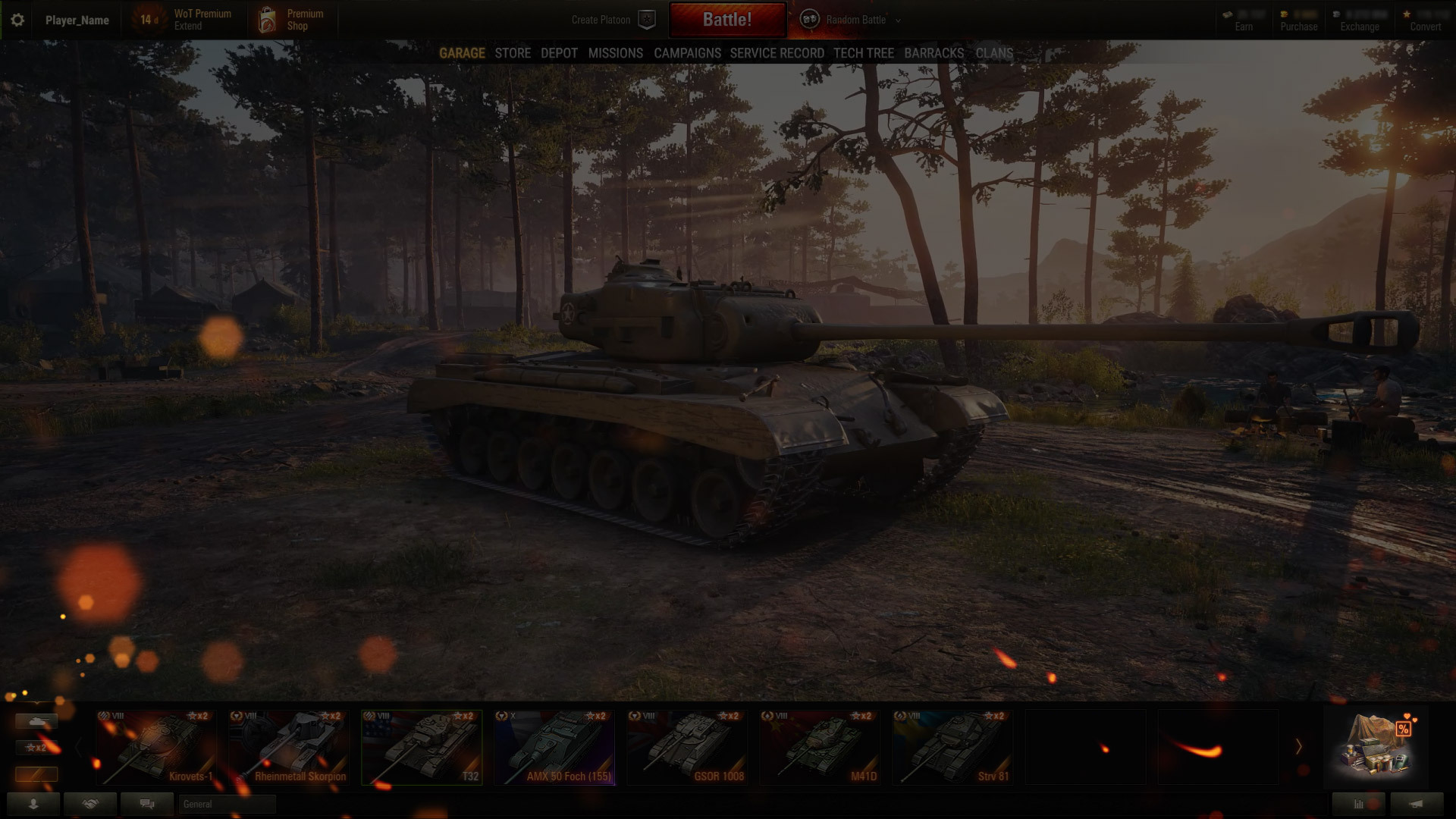Select the Strv 81 tank

(952, 747)
